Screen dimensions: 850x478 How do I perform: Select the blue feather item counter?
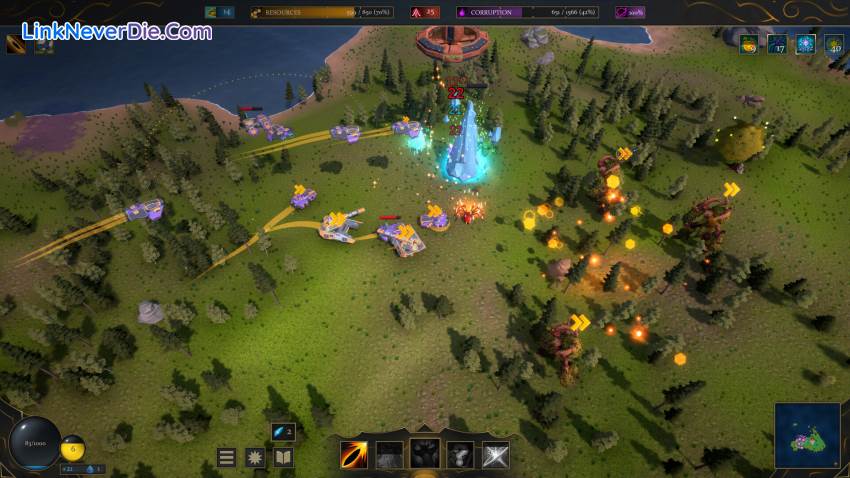point(282,432)
